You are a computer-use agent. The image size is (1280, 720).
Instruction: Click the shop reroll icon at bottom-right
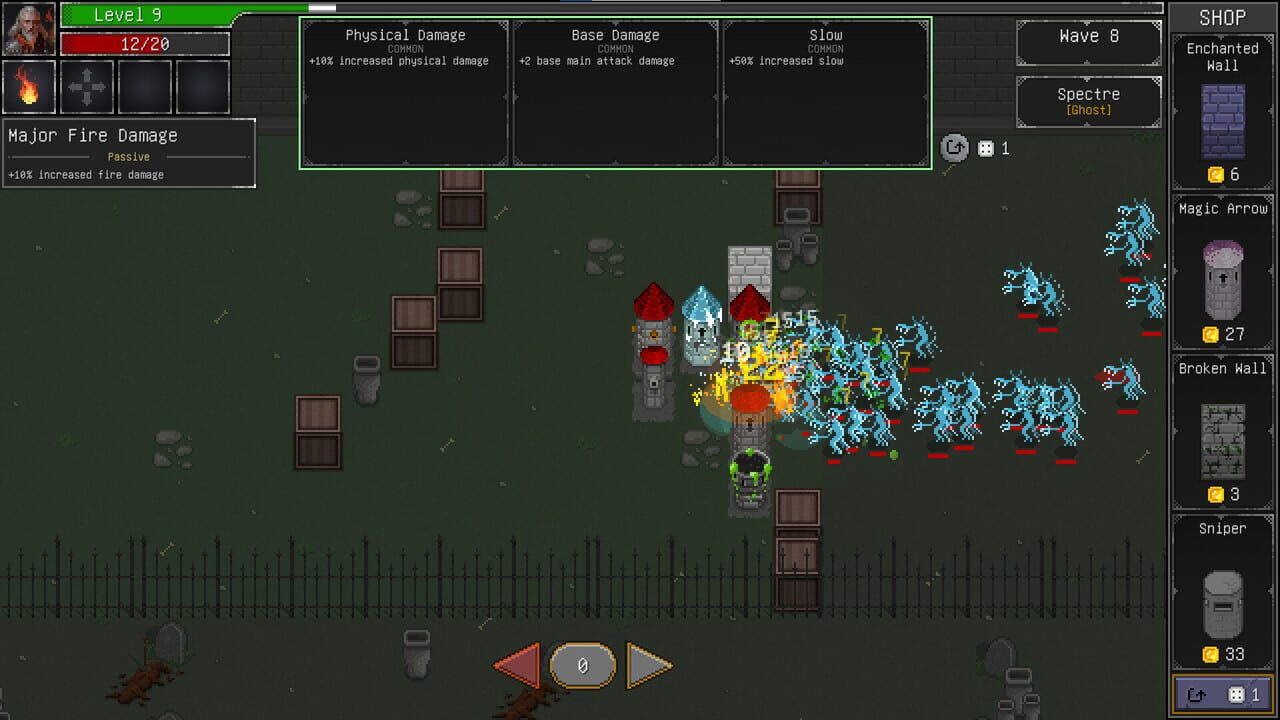(1222, 692)
